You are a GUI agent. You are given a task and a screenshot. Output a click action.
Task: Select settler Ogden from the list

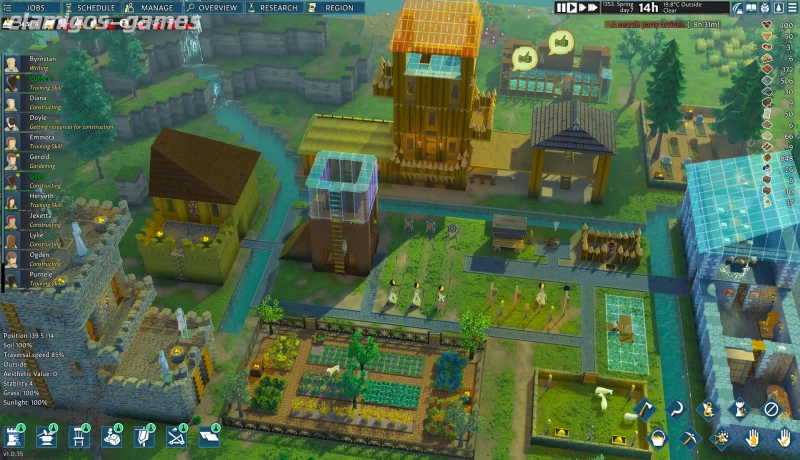[x=40, y=254]
